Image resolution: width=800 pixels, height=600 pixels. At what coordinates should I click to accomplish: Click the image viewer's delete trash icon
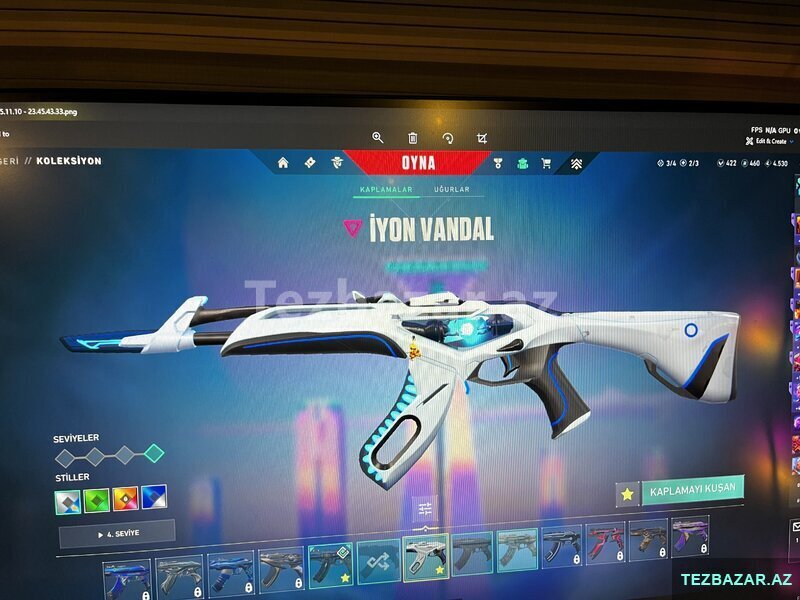413,138
